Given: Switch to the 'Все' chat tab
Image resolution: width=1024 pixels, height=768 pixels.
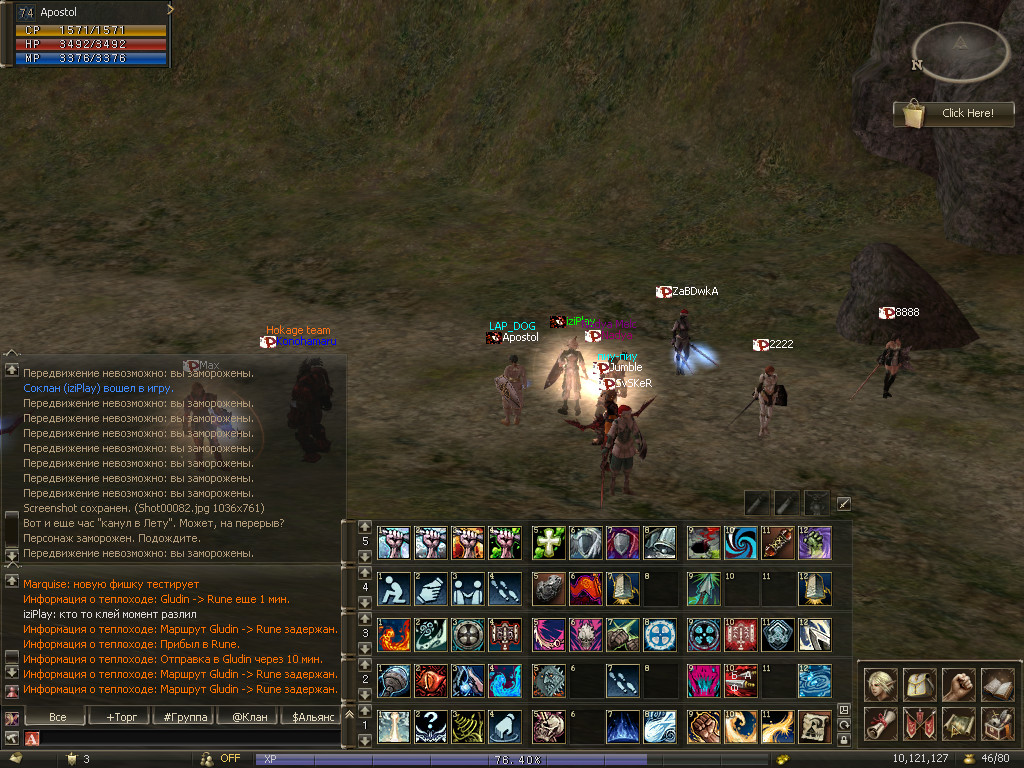Looking at the screenshot, I should coord(57,716).
